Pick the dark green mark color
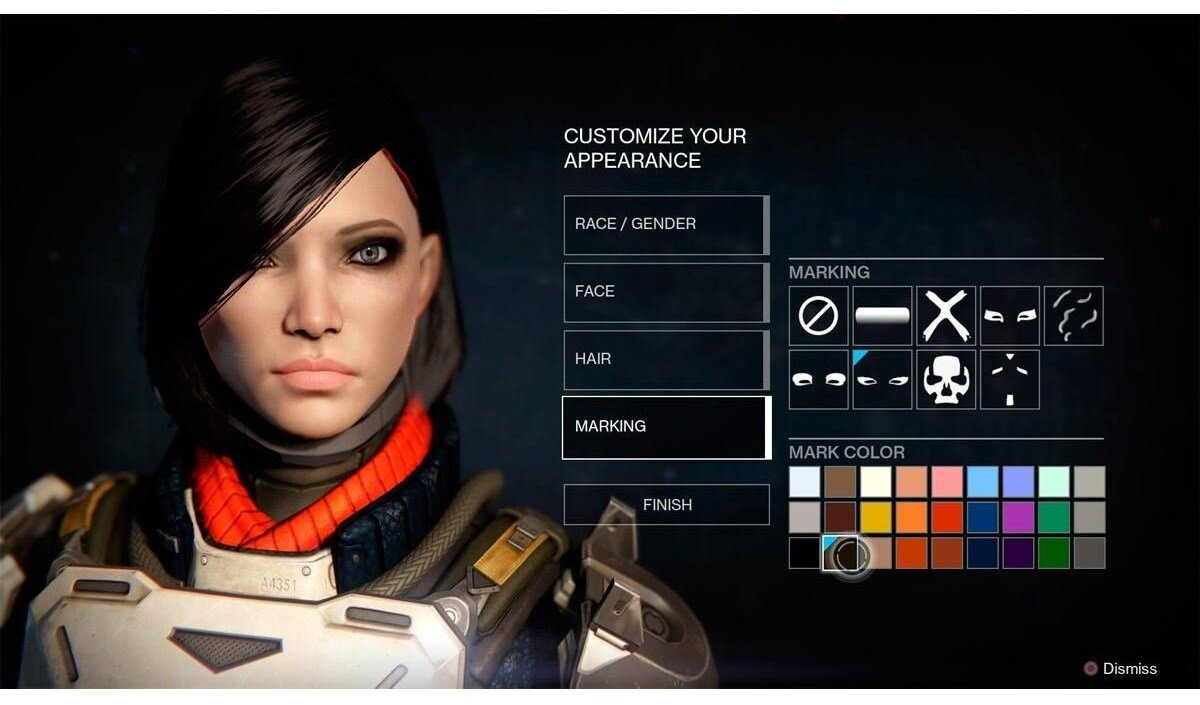1200x705 pixels. [1054, 553]
